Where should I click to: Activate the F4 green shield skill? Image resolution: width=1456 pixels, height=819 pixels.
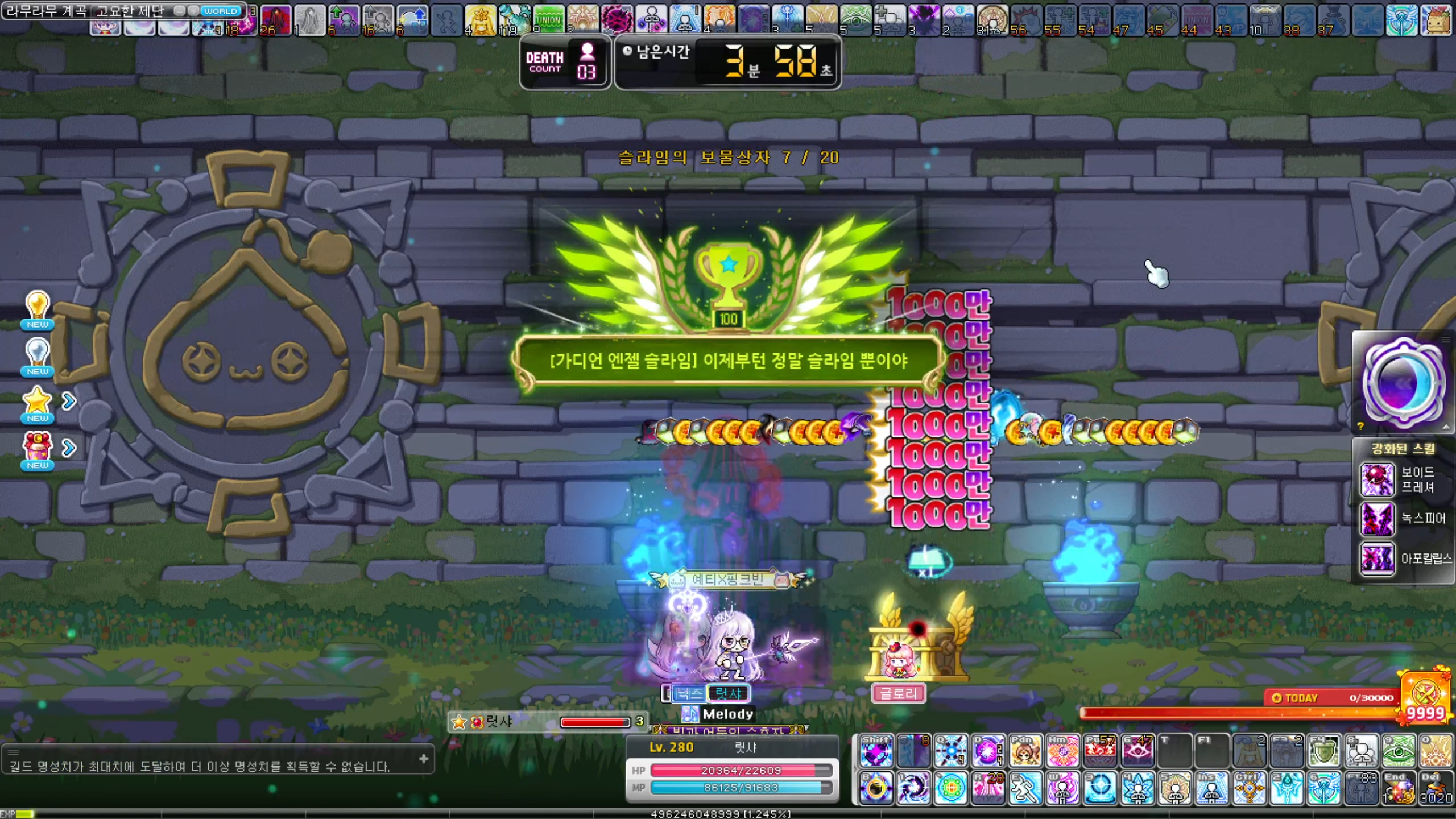1324,751
